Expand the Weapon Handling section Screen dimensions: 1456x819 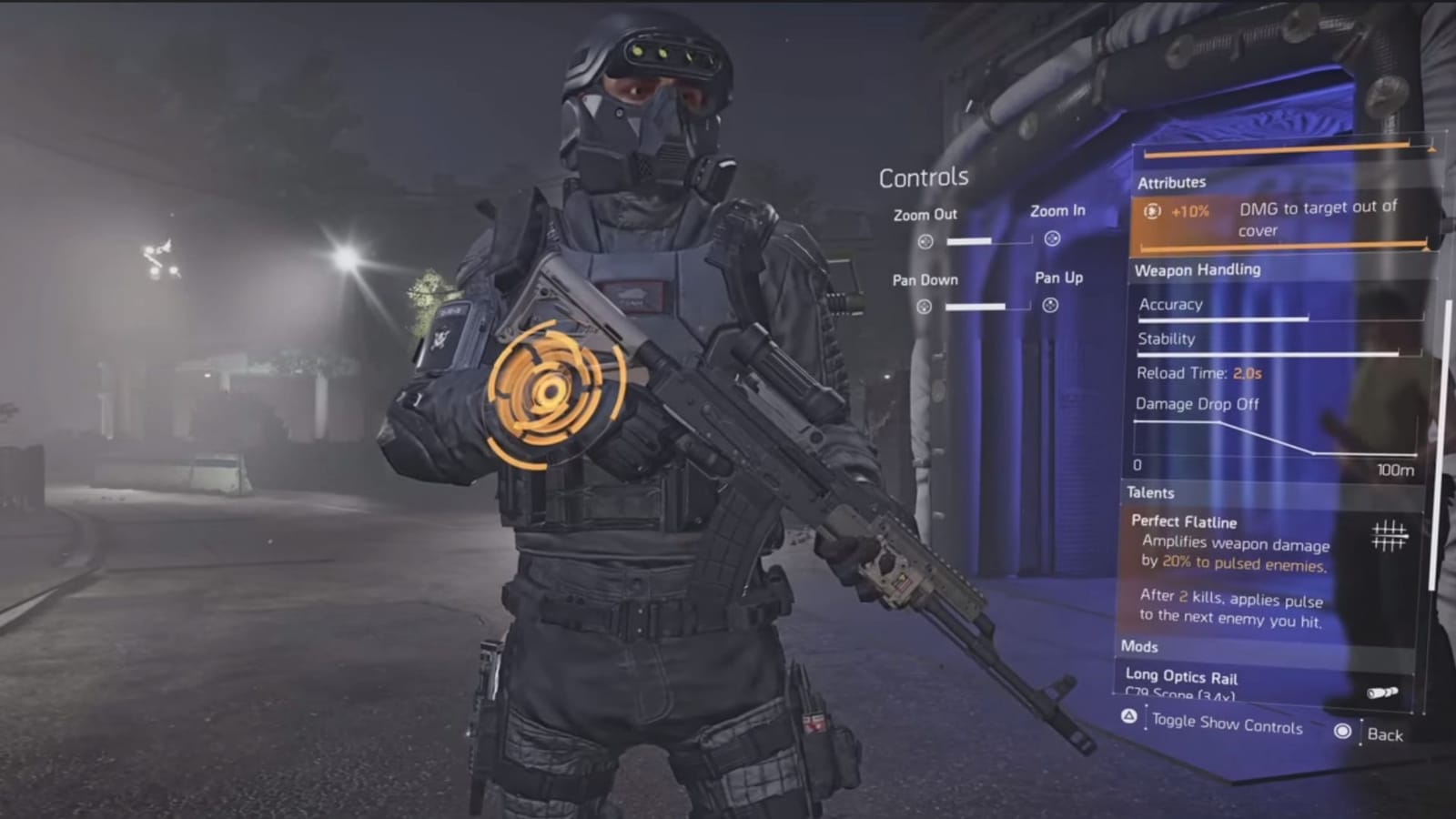tap(1198, 270)
